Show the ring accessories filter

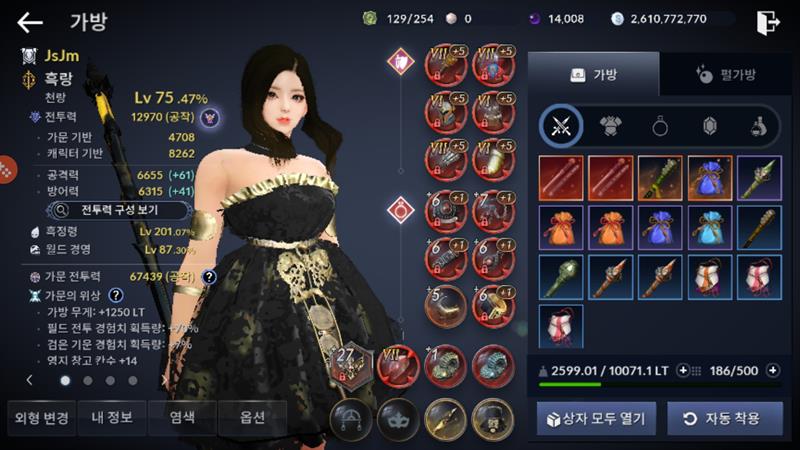click(x=661, y=126)
